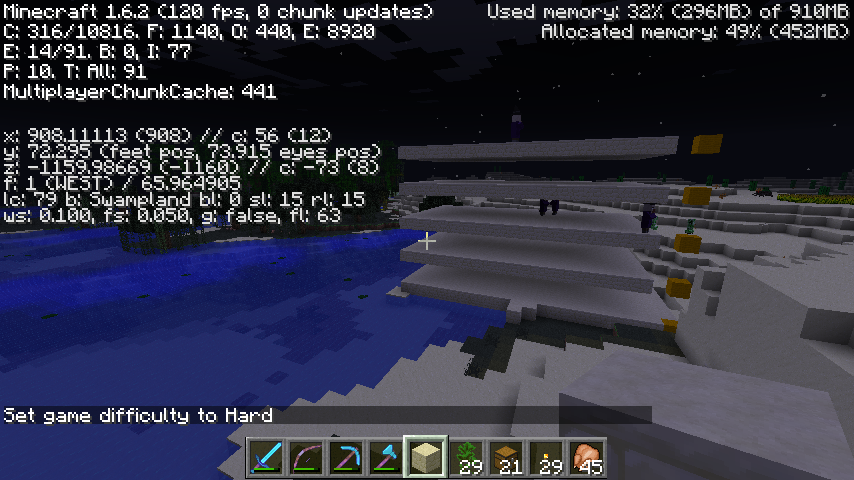
Task: Choose the torch stack of 29
Action: click(547, 458)
